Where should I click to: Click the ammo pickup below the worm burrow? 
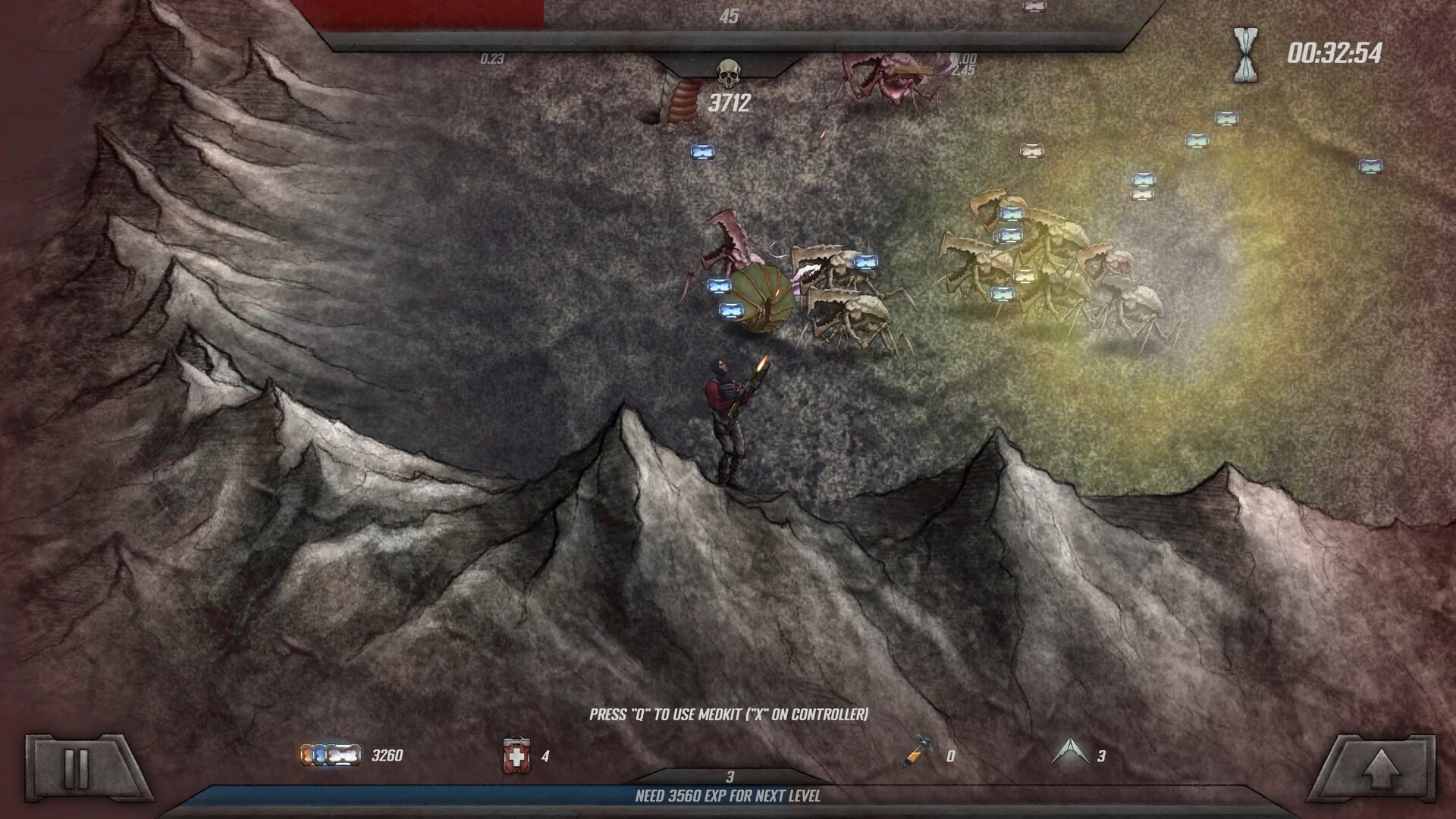point(702,153)
